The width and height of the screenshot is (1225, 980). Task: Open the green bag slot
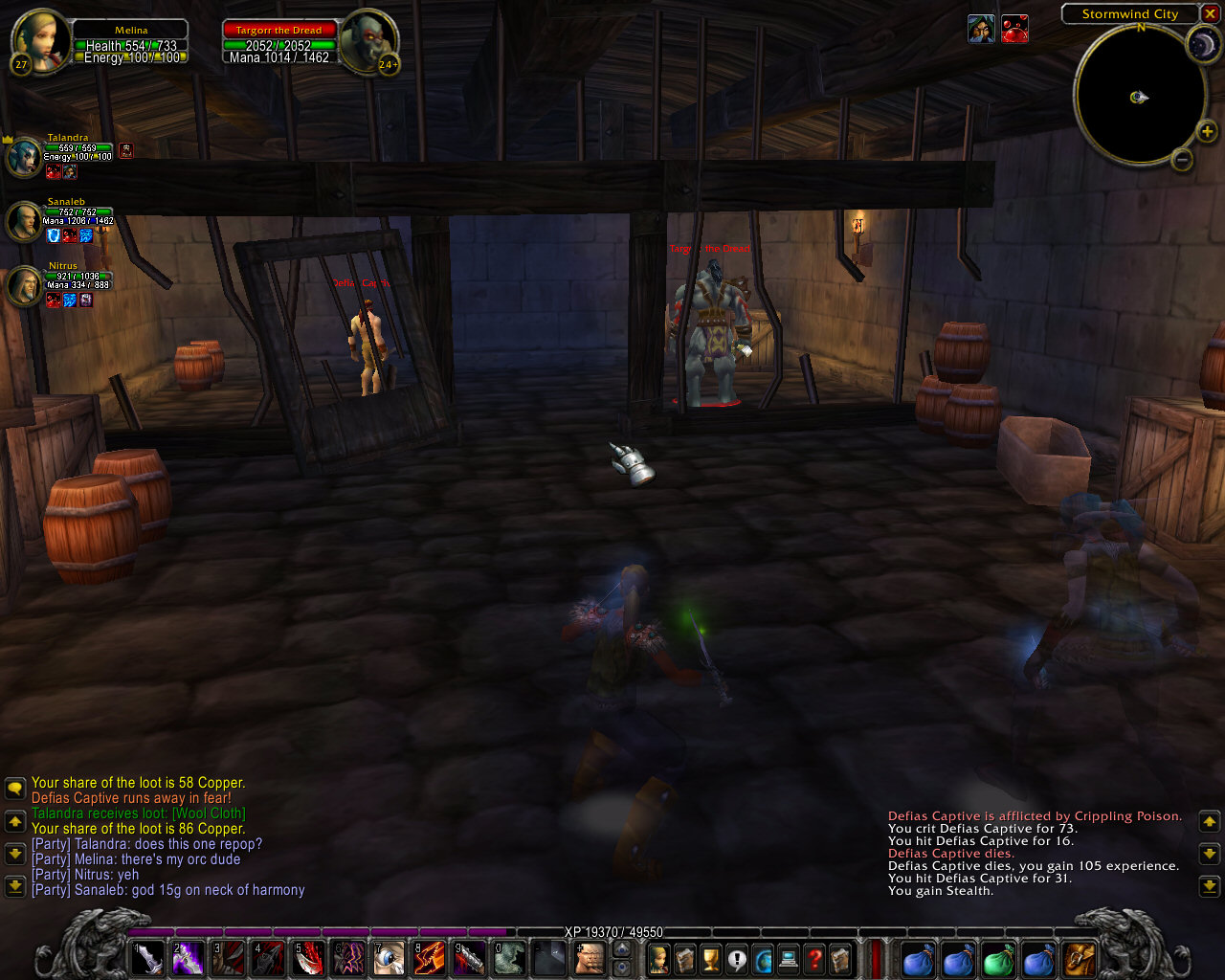[998, 958]
